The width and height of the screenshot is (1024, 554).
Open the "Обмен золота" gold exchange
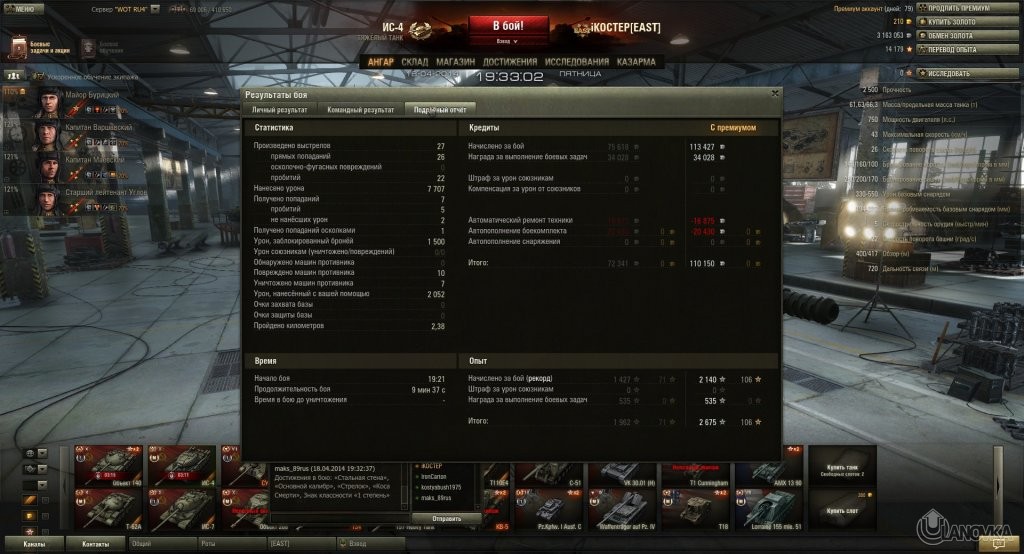click(958, 35)
